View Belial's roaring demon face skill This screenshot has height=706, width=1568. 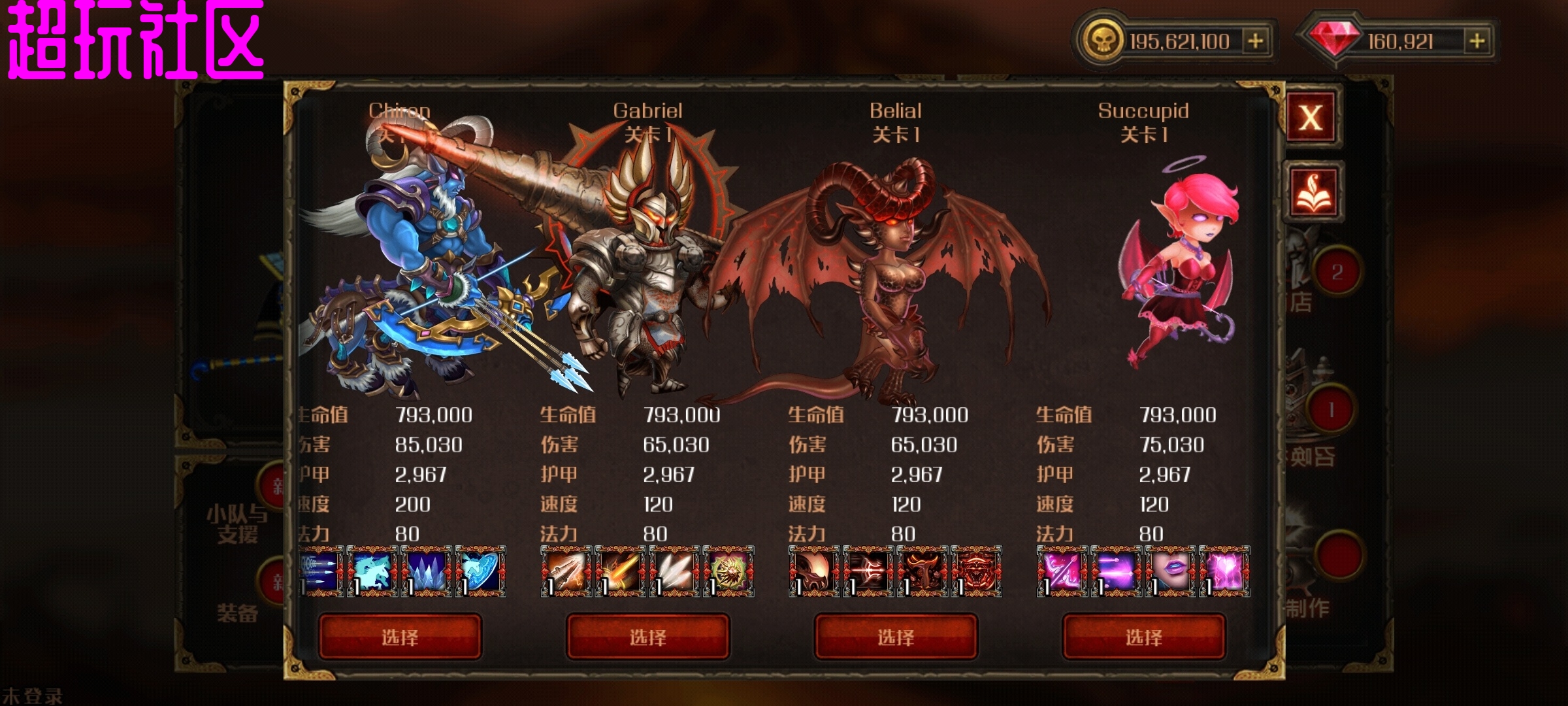tap(977, 571)
